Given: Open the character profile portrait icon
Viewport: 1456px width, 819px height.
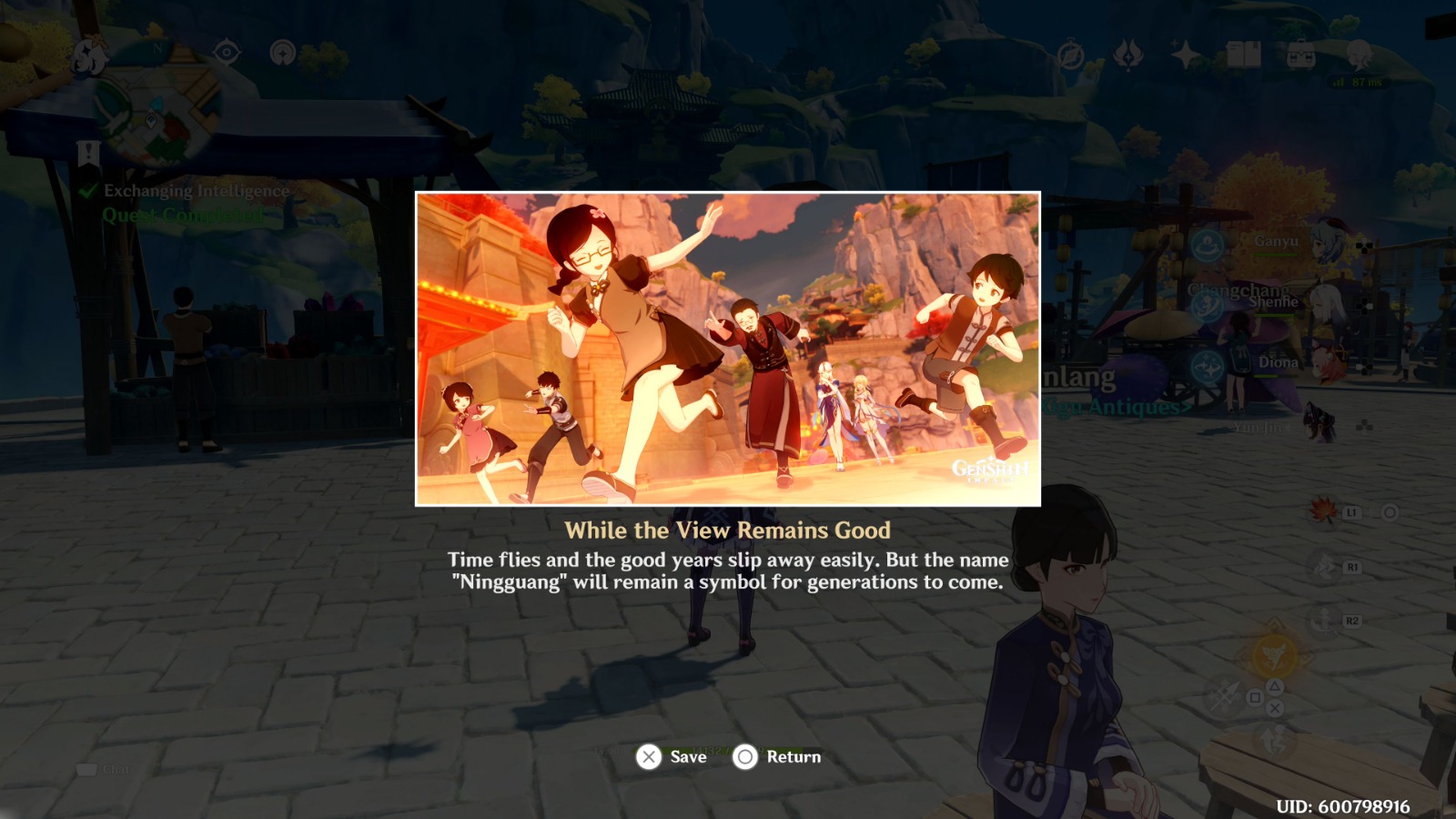Looking at the screenshot, I should coord(1358,55).
